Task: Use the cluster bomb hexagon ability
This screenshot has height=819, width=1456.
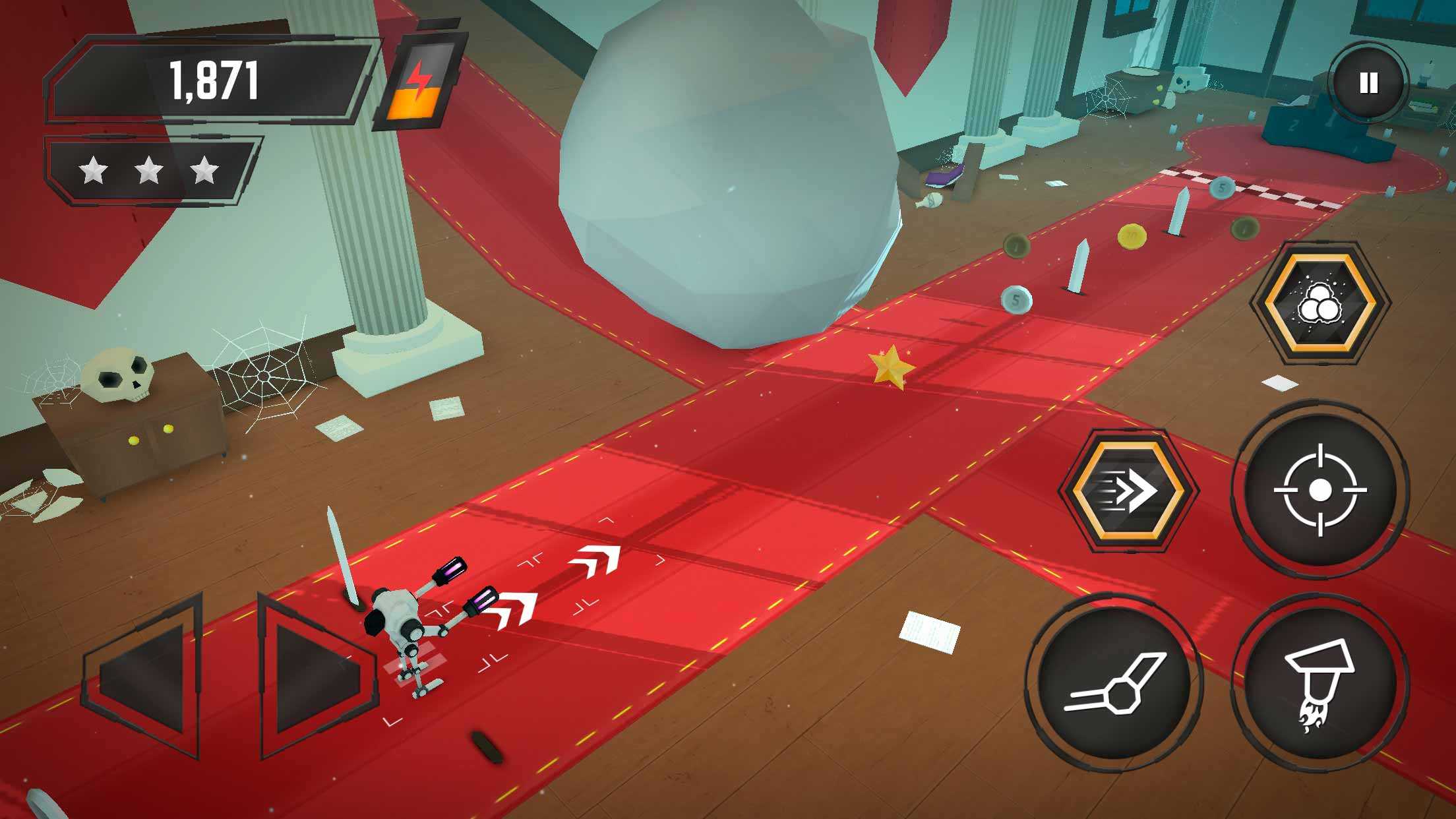Action: pyautogui.click(x=1320, y=303)
